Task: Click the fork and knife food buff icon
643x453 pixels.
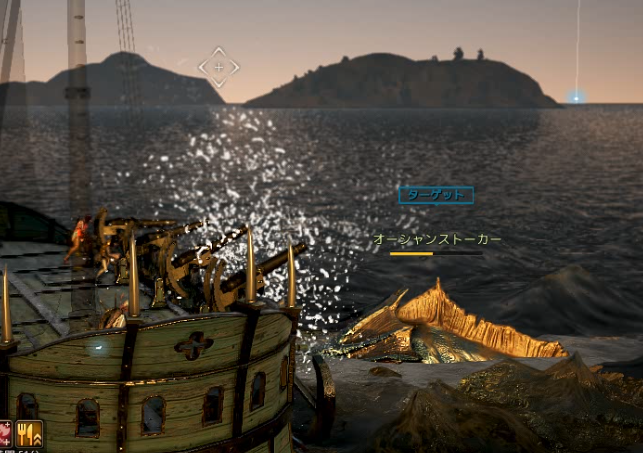Action: coord(29,434)
